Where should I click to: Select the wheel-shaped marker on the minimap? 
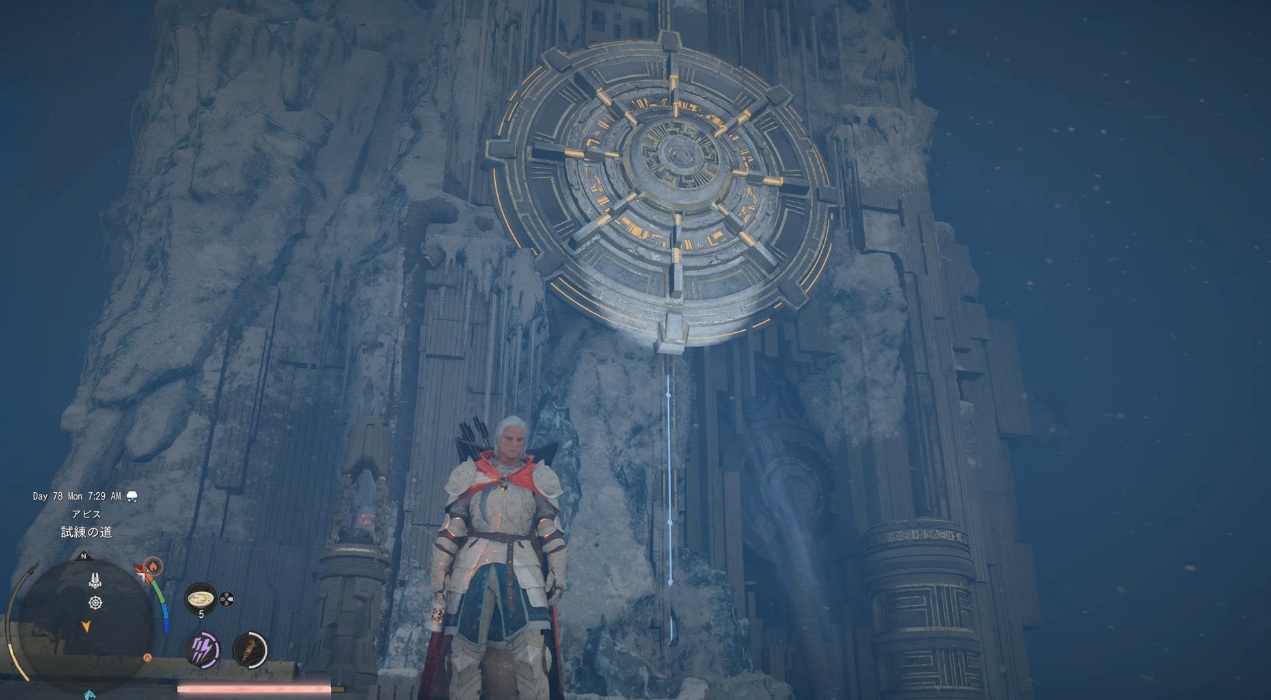pyautogui.click(x=95, y=602)
